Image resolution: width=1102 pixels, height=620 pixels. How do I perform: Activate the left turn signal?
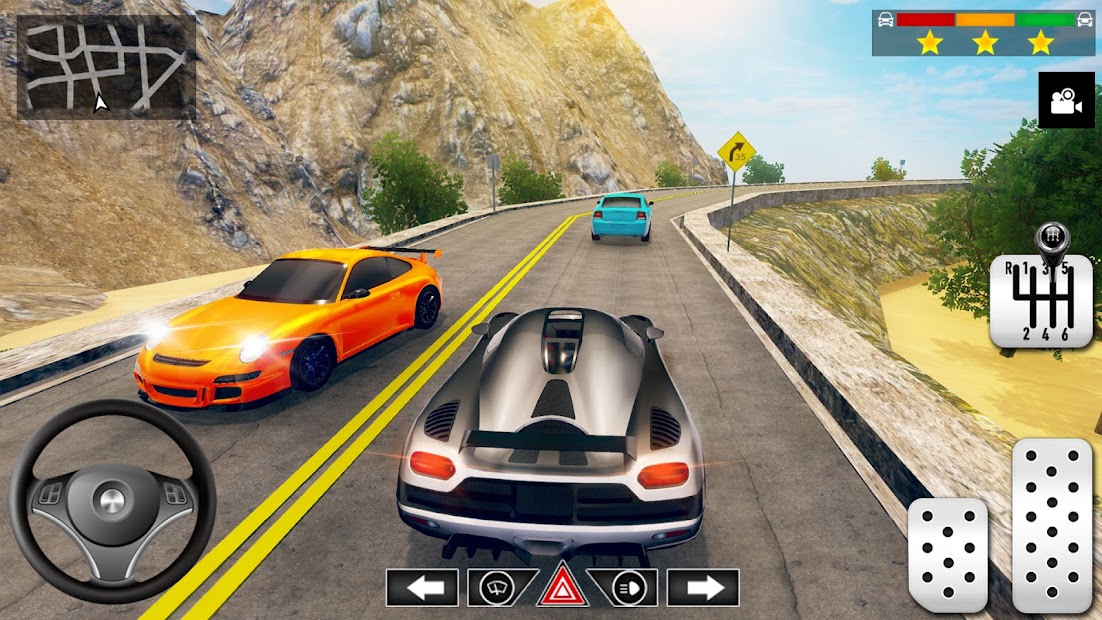click(x=422, y=588)
